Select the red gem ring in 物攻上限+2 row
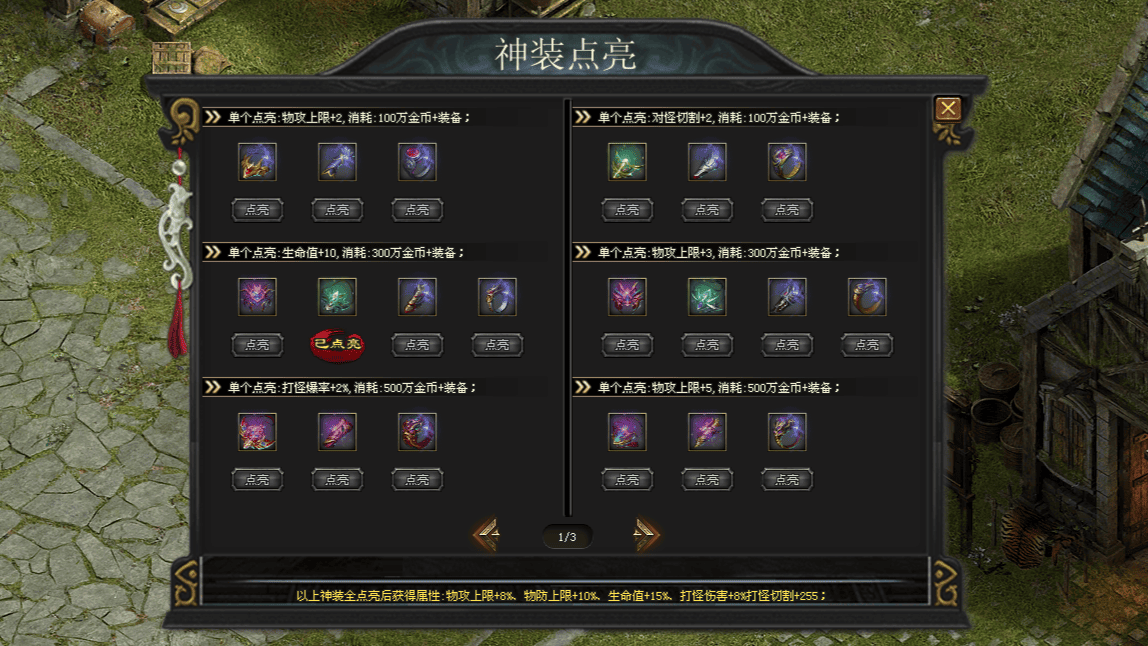This screenshot has height=646, width=1148. 417,162
